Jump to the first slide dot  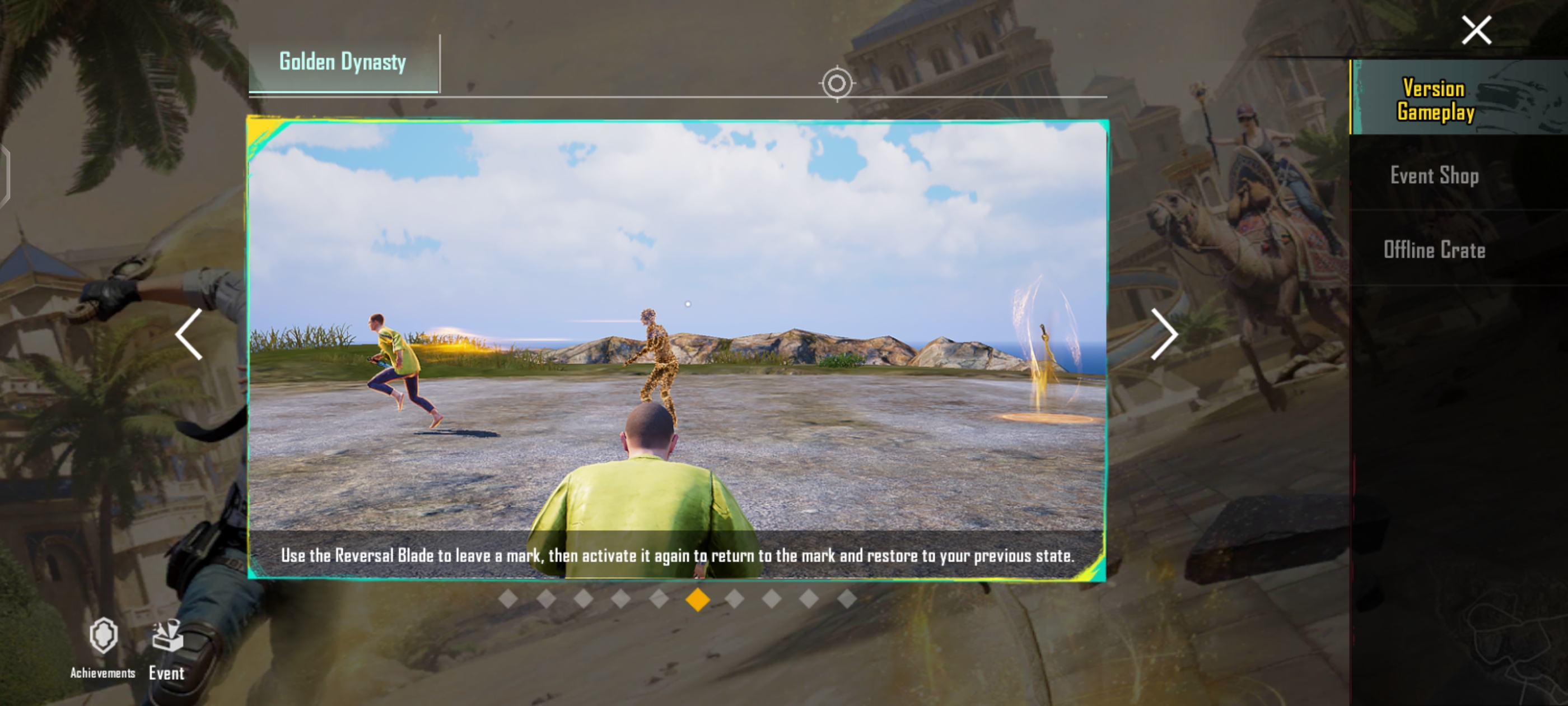(508, 600)
